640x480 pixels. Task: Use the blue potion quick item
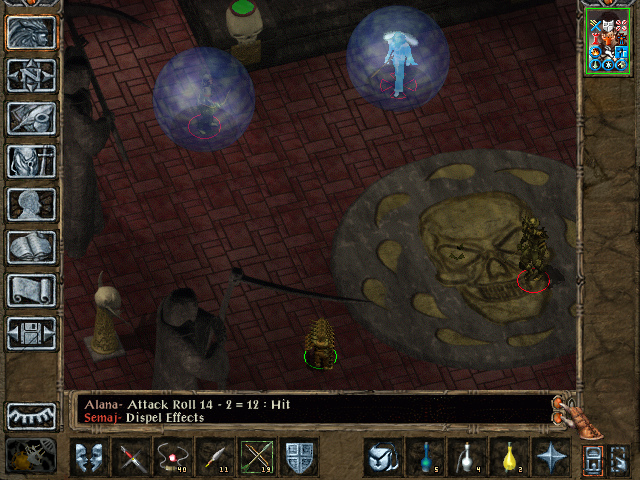(x=424, y=458)
